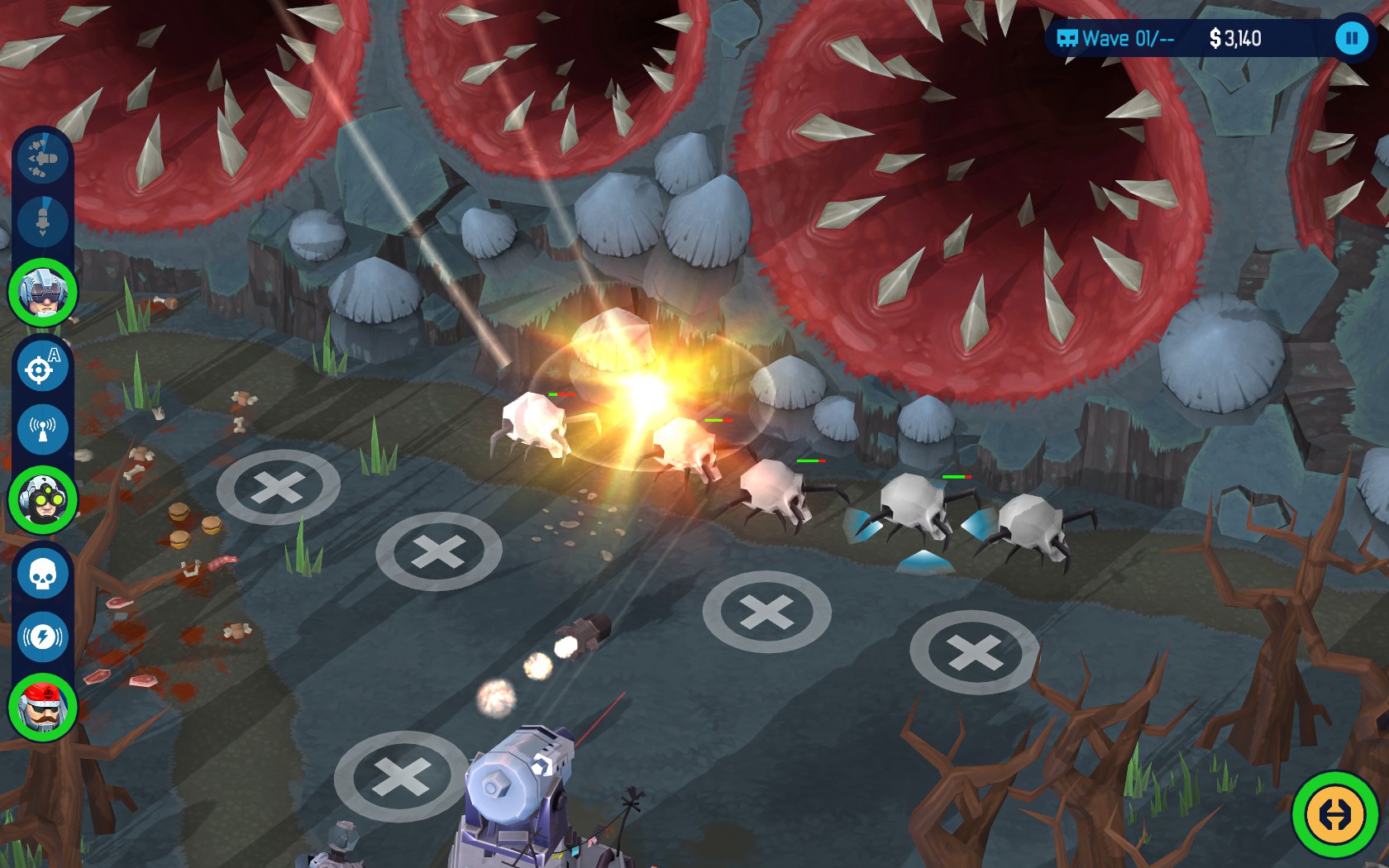This screenshot has height=868, width=1389.
Task: Trigger the EMP lightning ability
Action: pos(43,637)
